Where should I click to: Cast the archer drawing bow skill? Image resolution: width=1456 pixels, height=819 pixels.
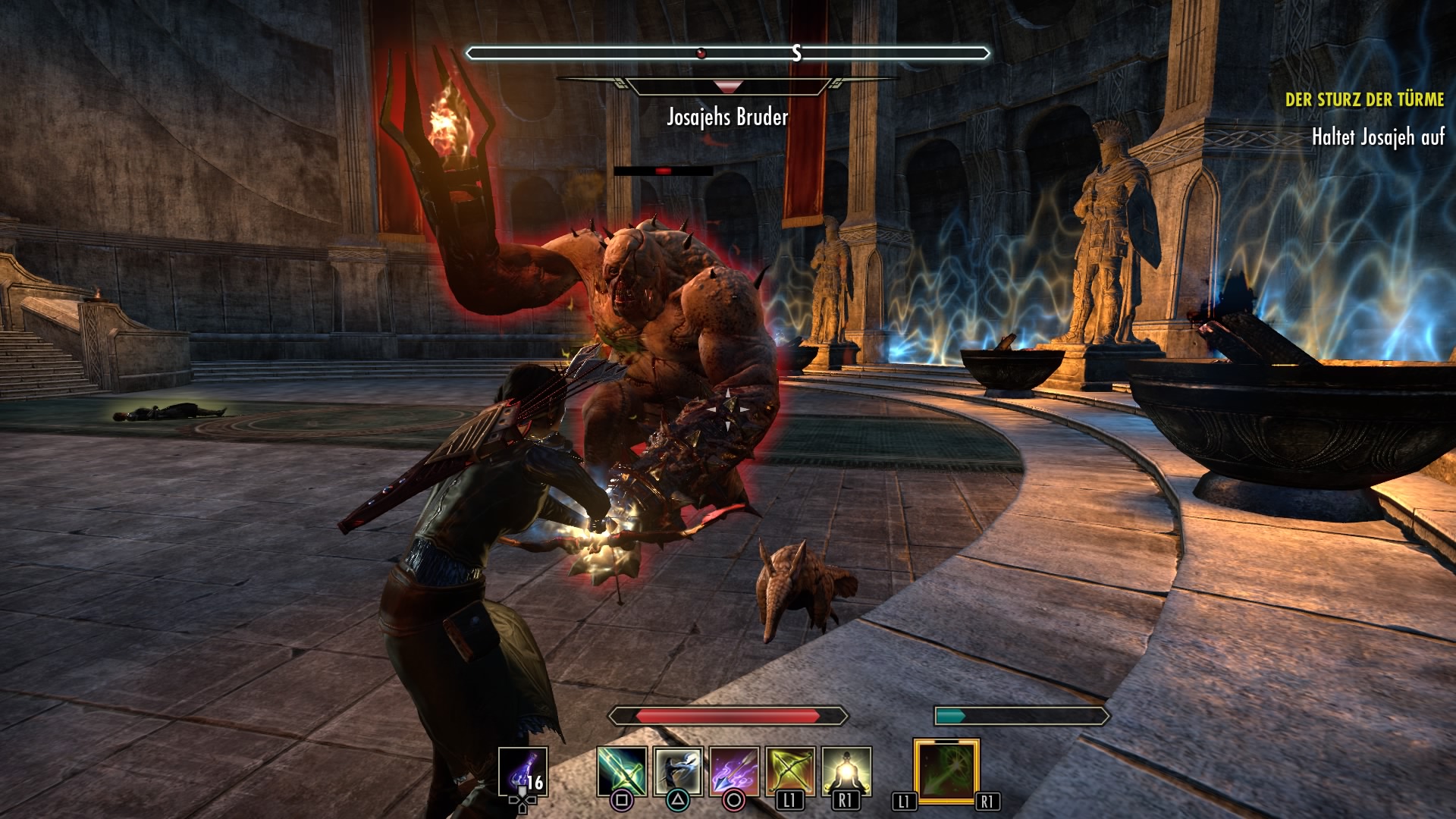tap(678, 771)
